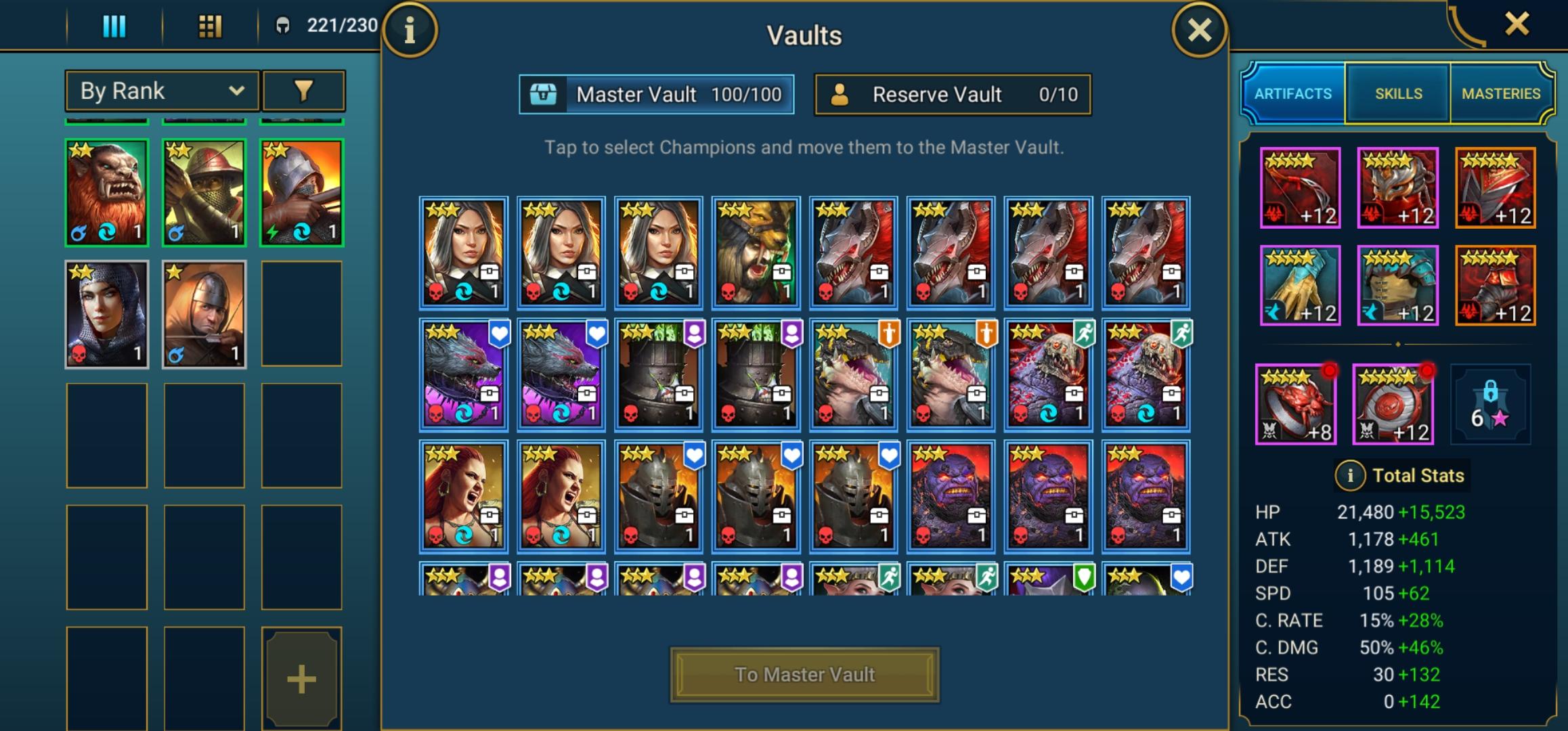Click the grid view icon beside list view
Viewport: 1568px width, 731px height.
211,26
